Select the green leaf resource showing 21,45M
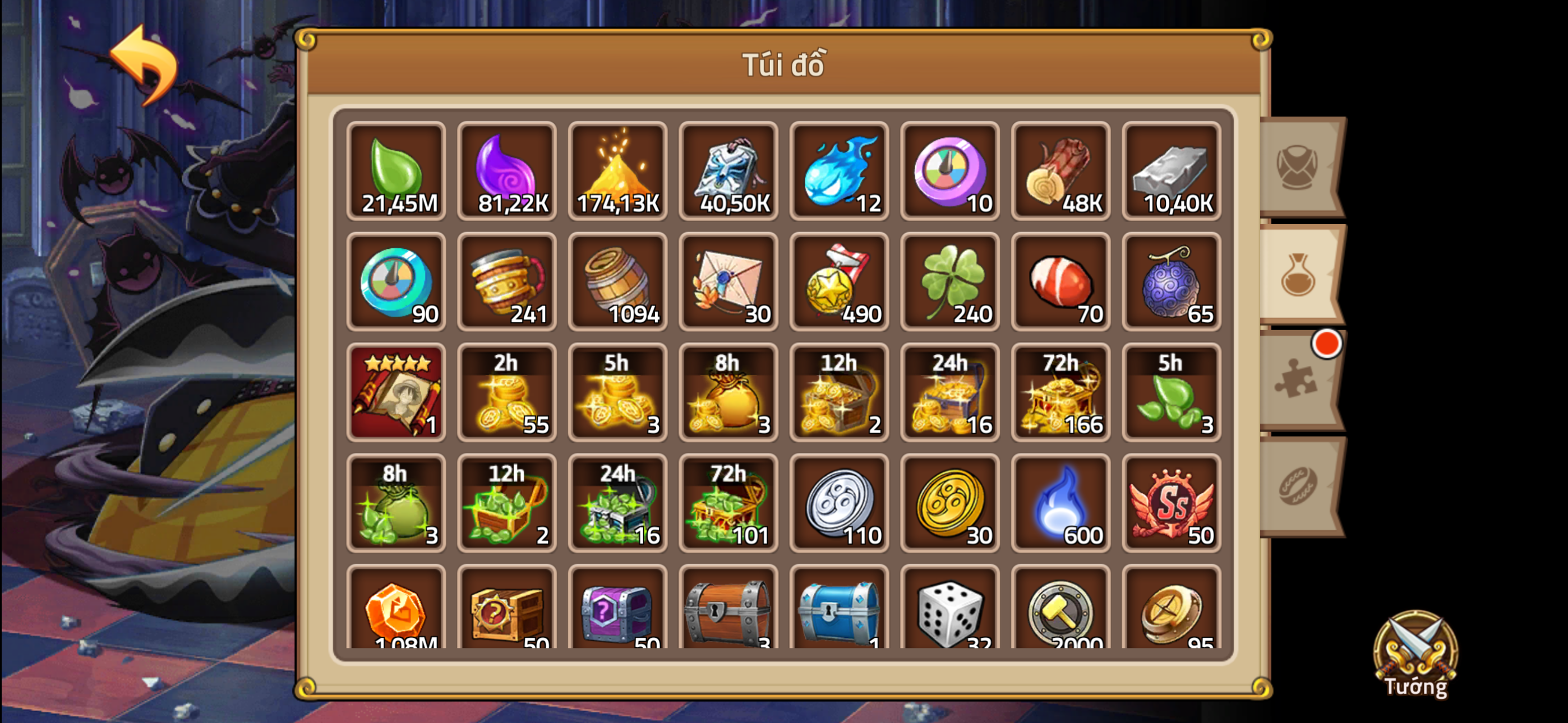This screenshot has width=1568, height=723. click(396, 172)
